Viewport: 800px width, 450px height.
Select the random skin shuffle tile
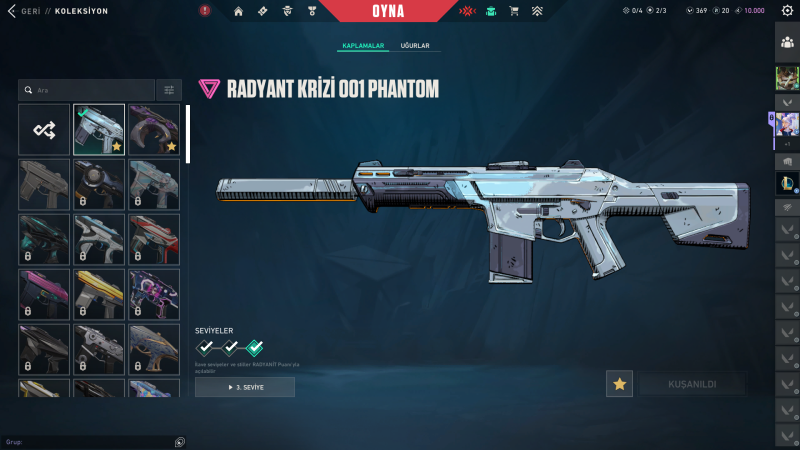(44, 129)
